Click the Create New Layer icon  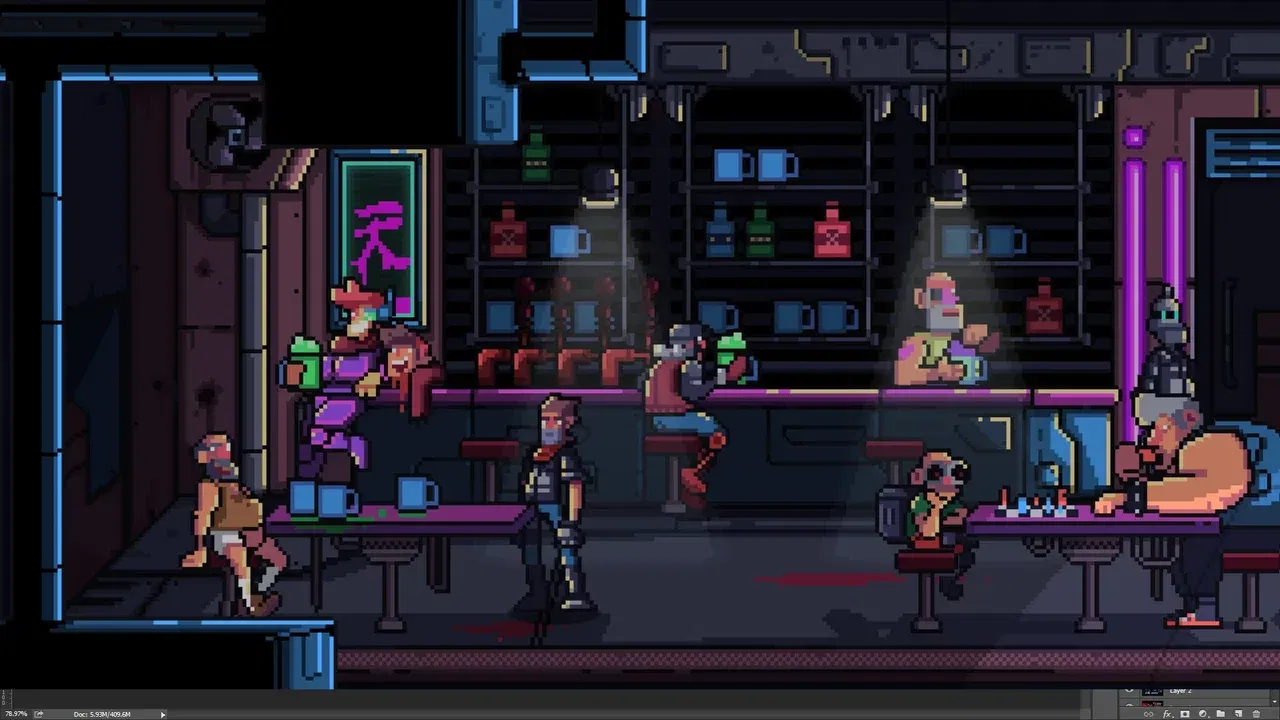(x=1238, y=714)
